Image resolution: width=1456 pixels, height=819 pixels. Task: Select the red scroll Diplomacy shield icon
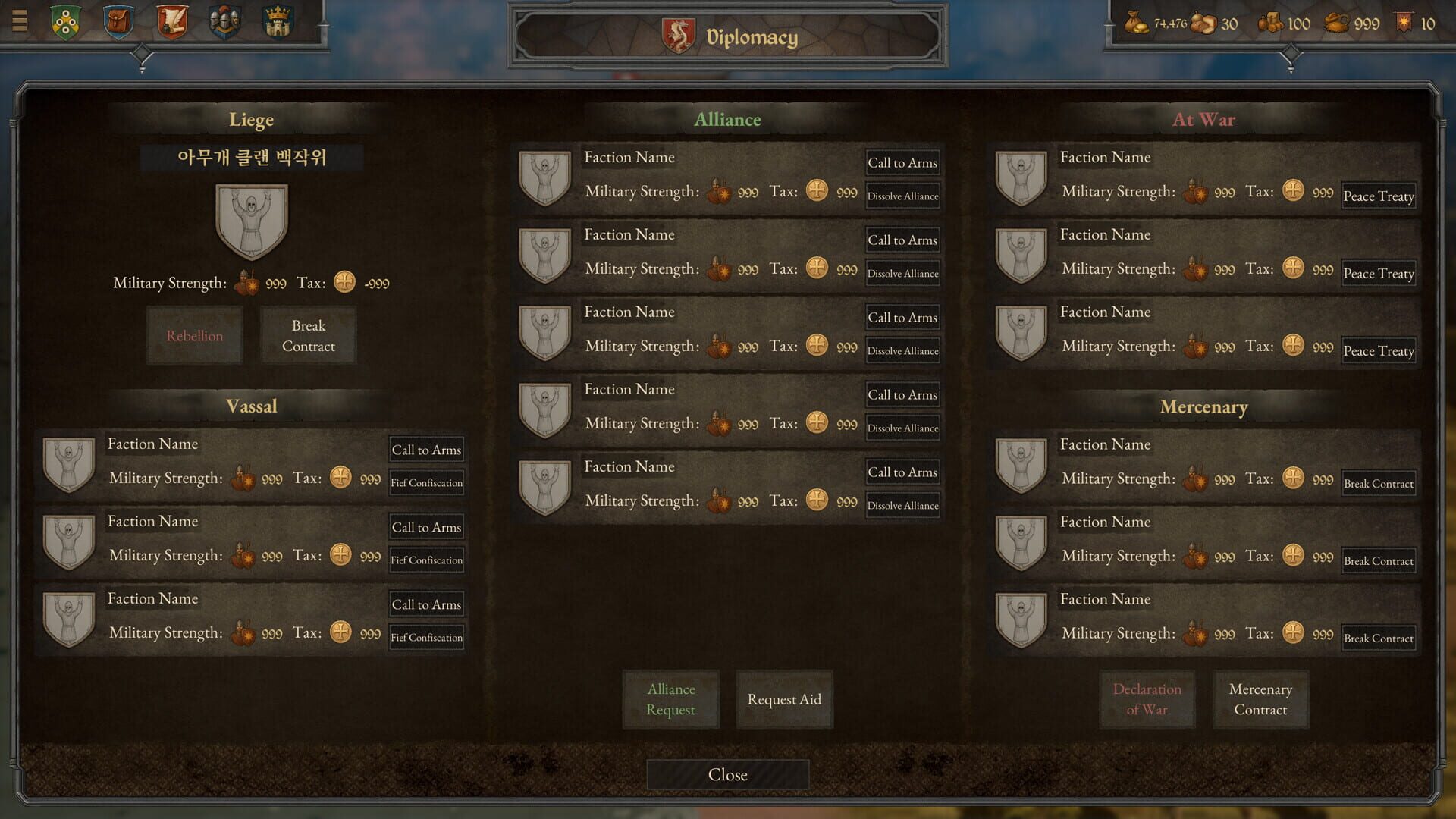(x=172, y=23)
